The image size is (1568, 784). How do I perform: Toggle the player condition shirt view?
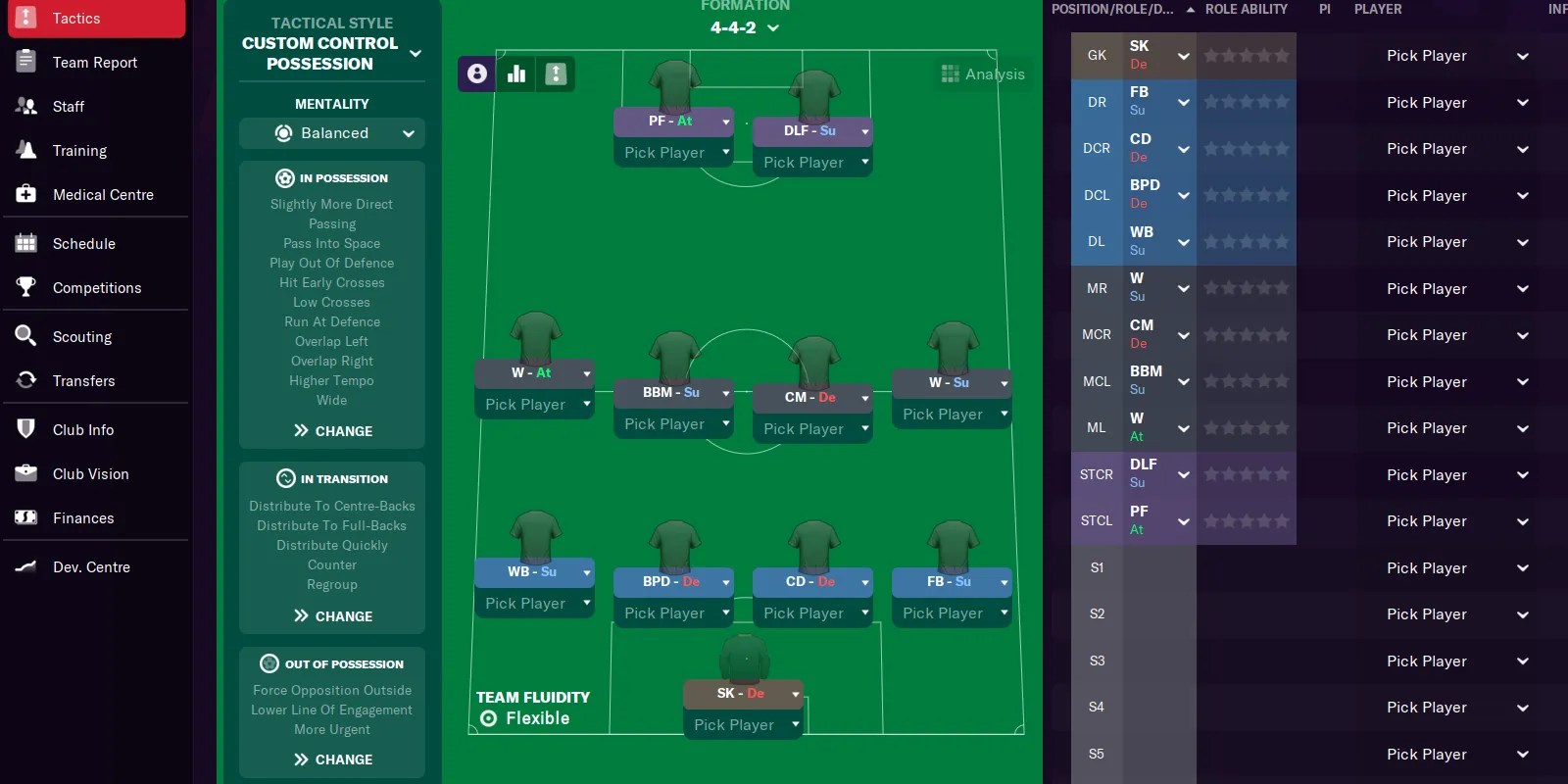click(x=556, y=73)
